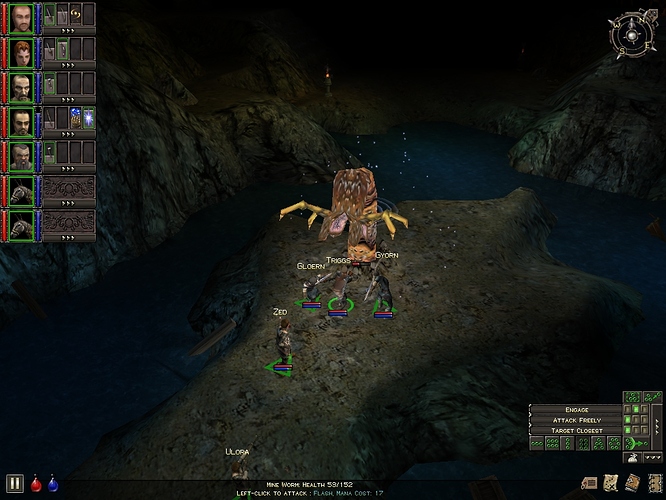Screen dimensions: 666x500
Task: Choose the horizontal line formation icon
Action: click(x=537, y=442)
